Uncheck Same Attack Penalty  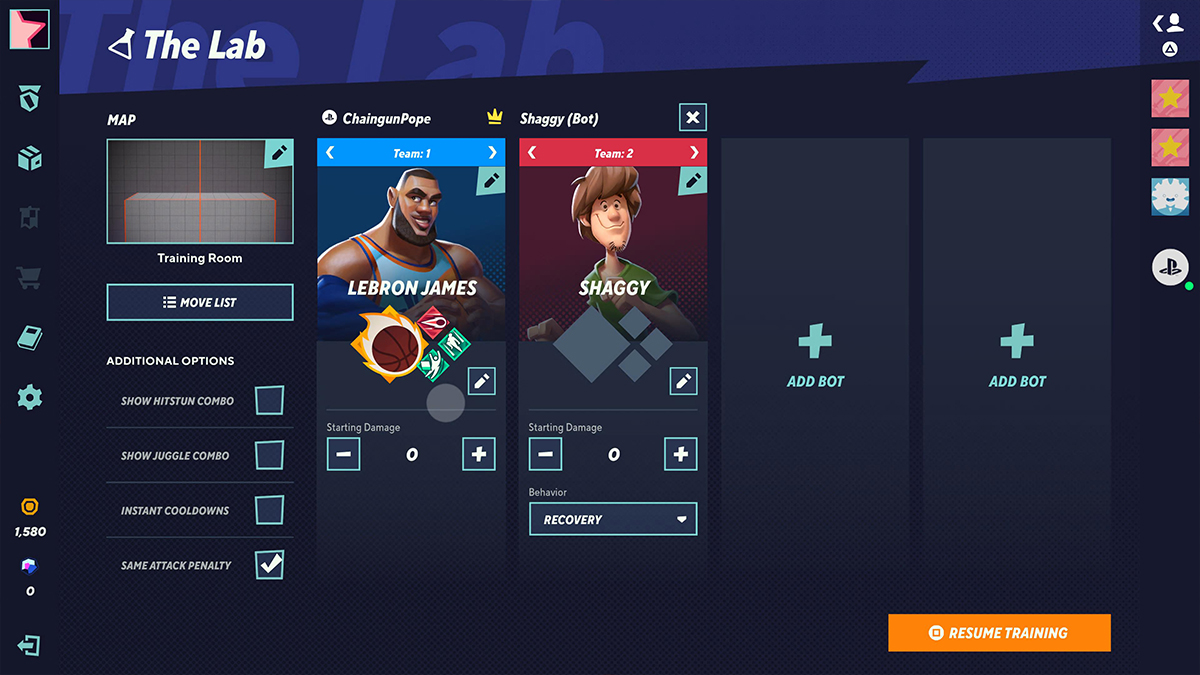pyautogui.click(x=269, y=565)
